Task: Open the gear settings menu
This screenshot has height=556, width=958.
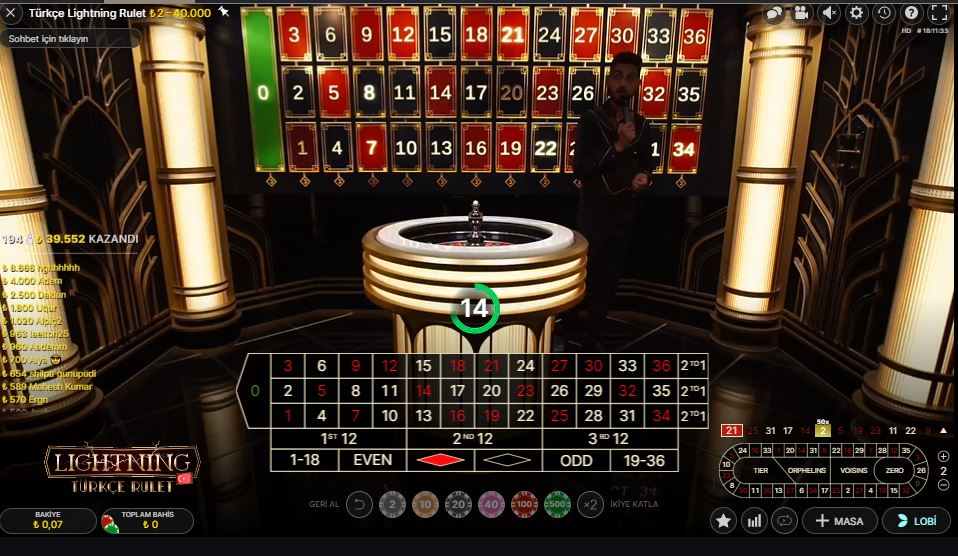Action: (x=856, y=13)
